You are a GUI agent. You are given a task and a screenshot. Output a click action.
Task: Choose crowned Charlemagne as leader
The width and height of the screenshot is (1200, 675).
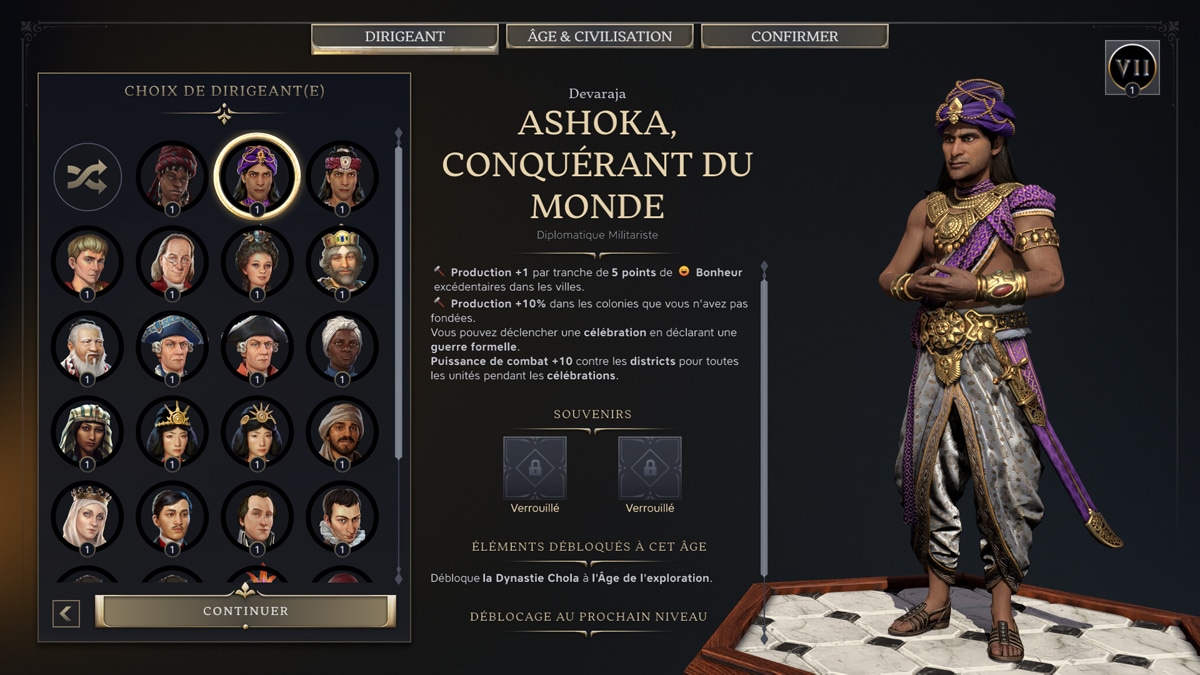click(342, 261)
